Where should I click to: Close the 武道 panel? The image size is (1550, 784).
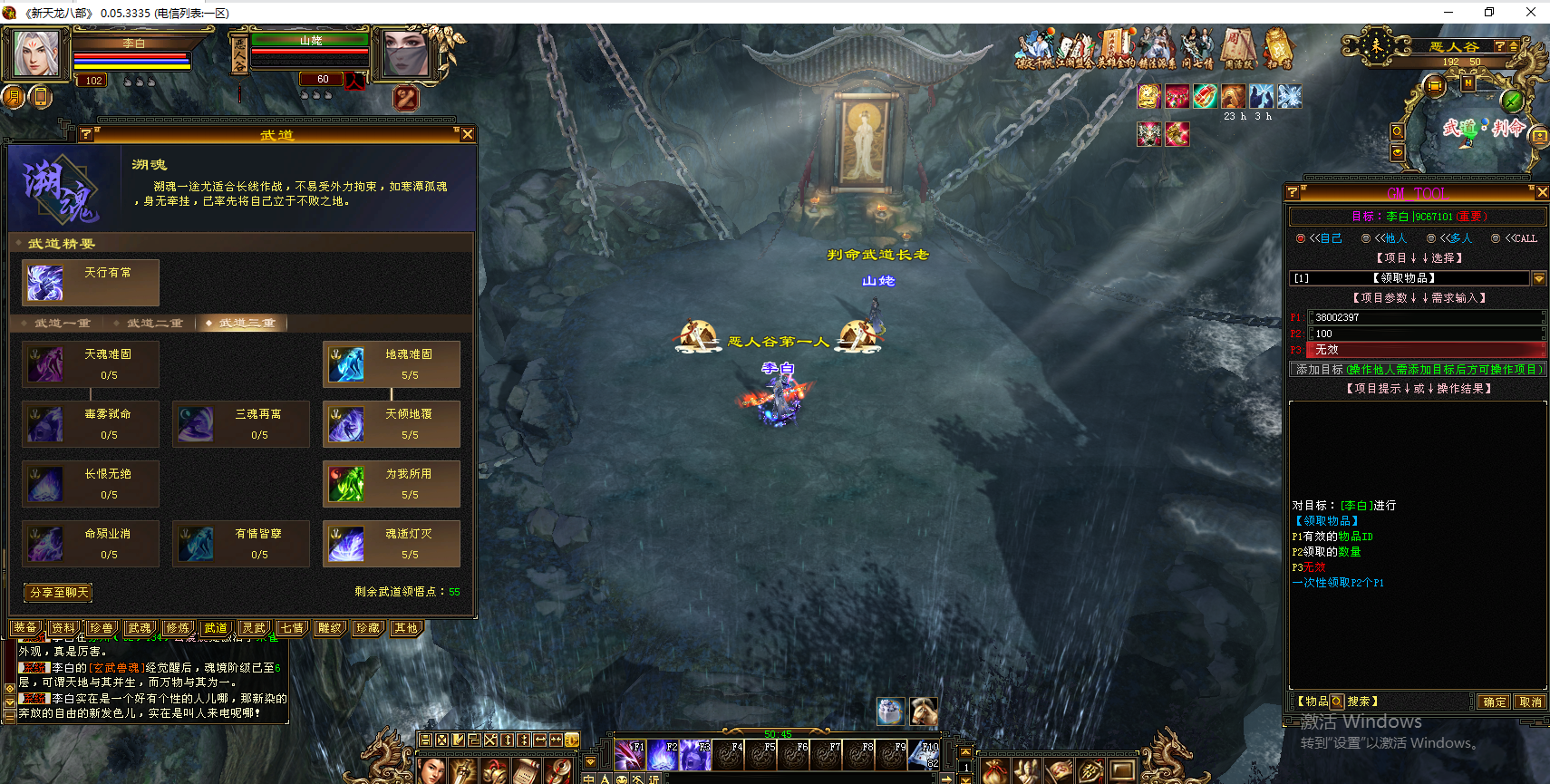(x=468, y=134)
